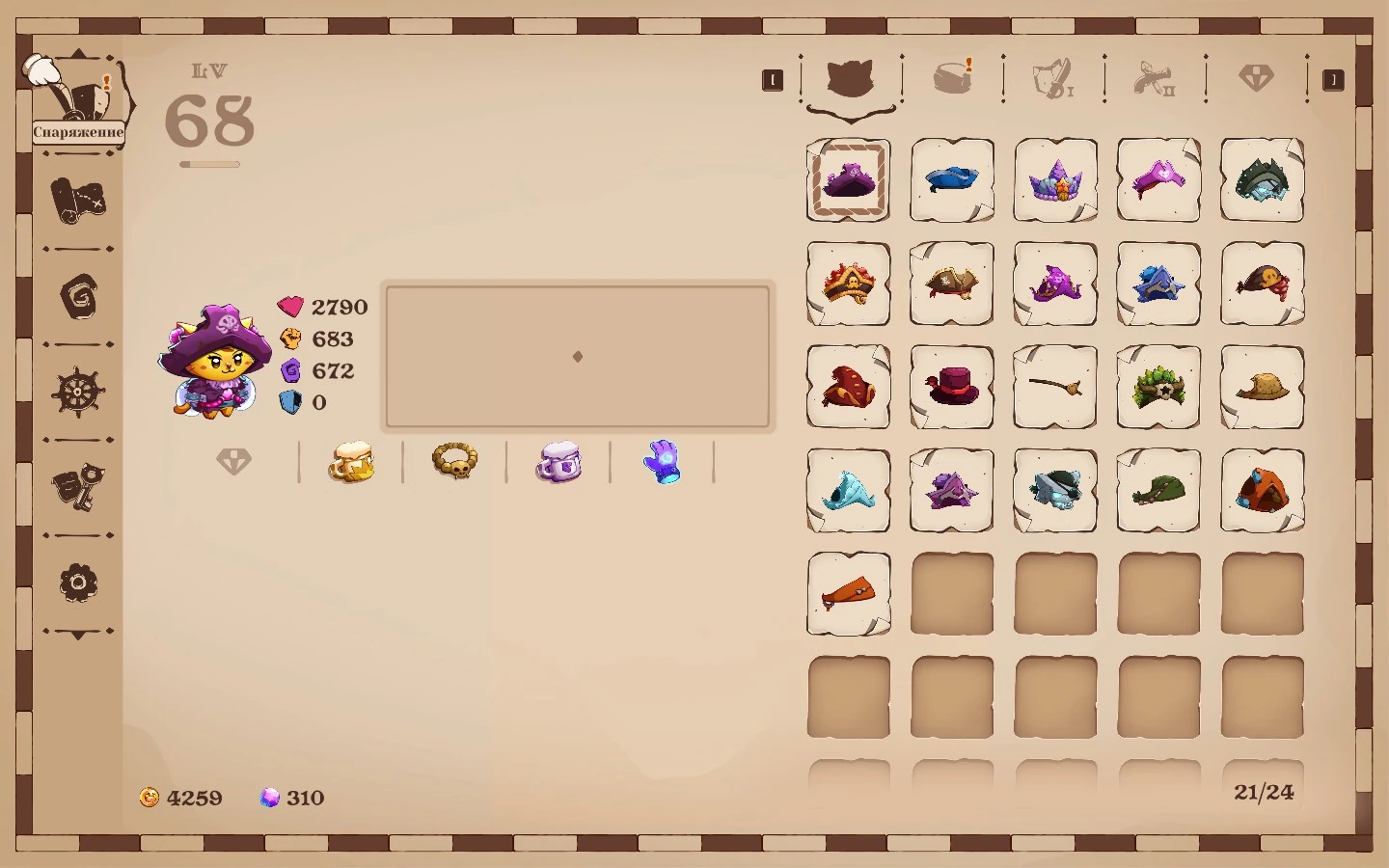Open the treasure map panel
Screen dimensions: 1389x868
[78, 203]
